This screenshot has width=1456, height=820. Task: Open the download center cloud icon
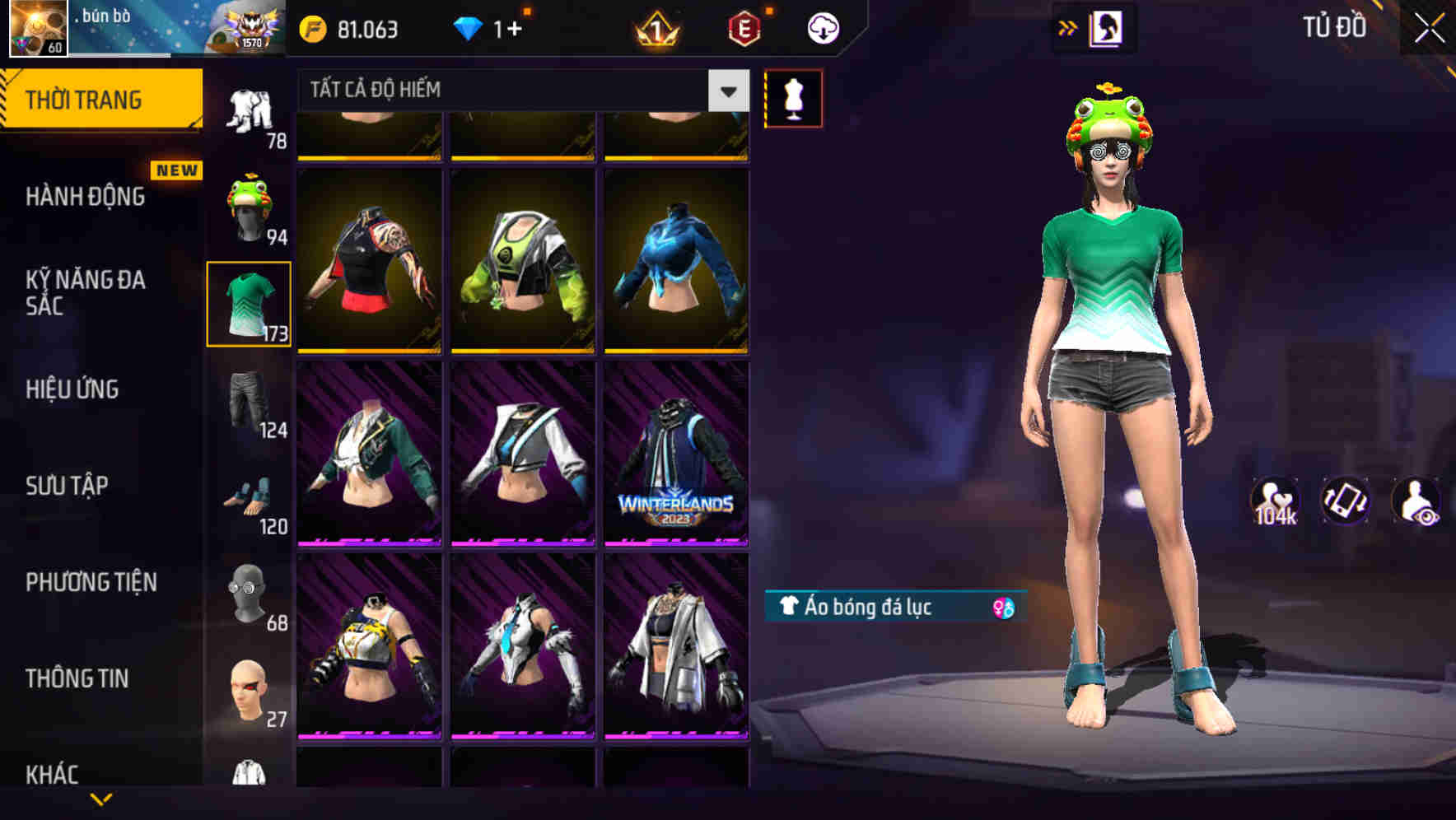coord(822,27)
